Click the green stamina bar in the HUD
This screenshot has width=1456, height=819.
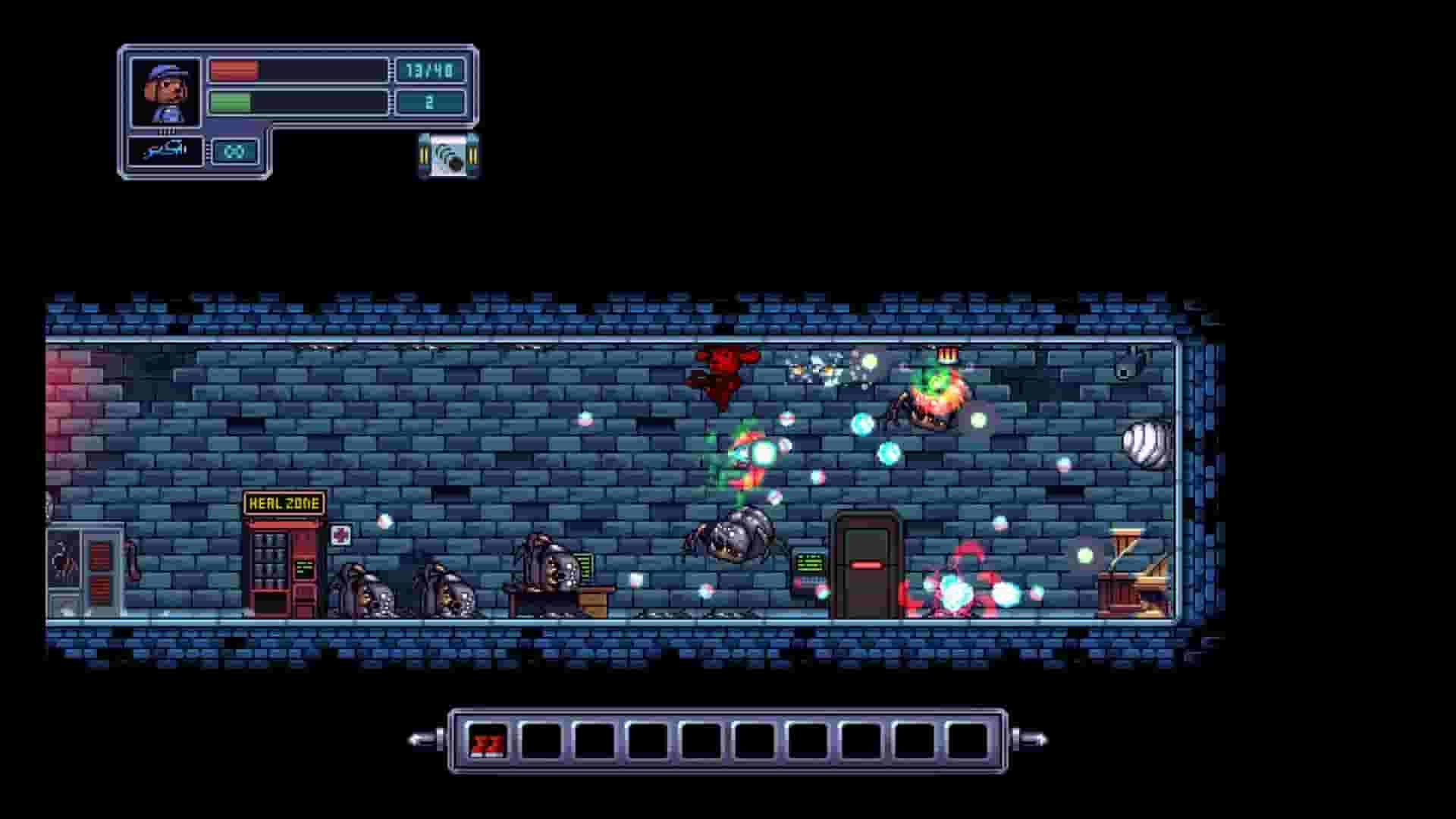click(x=232, y=100)
